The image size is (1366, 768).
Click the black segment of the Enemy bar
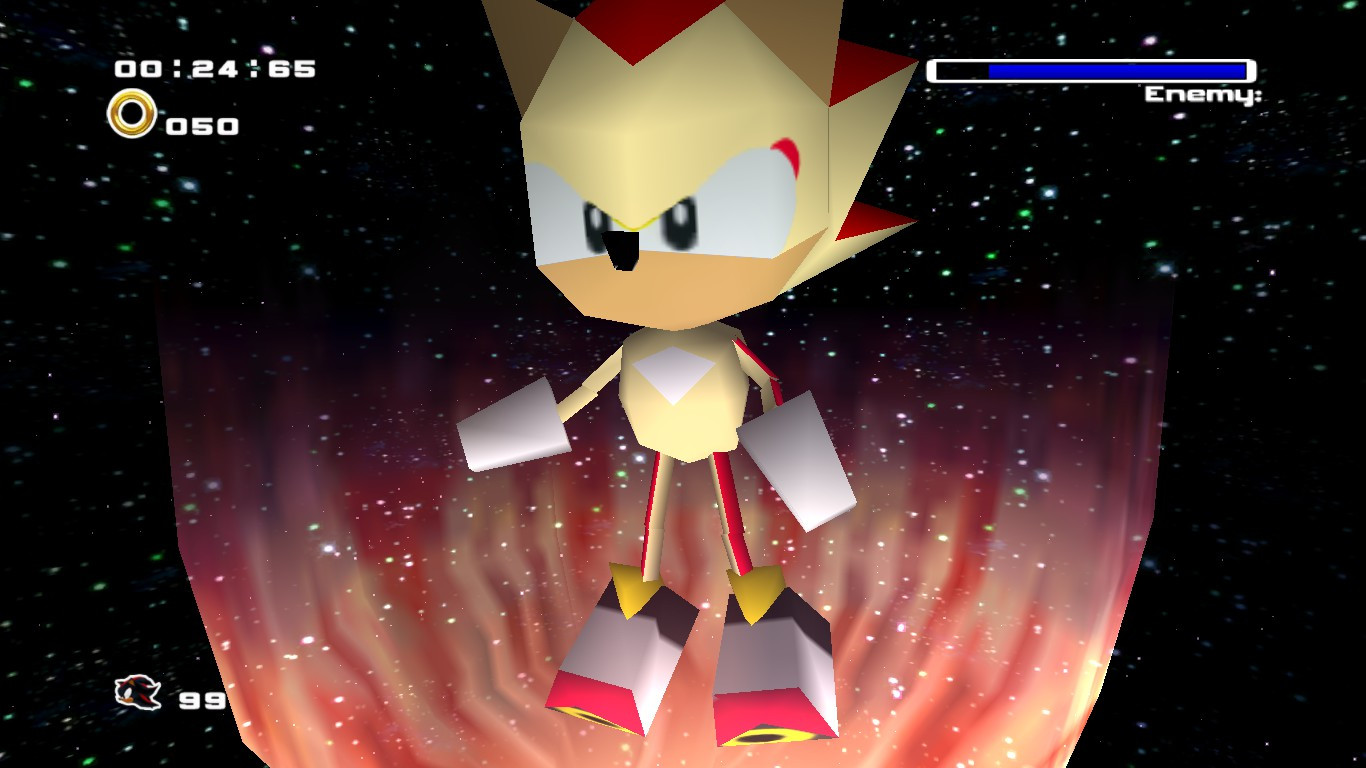pyautogui.click(x=955, y=70)
